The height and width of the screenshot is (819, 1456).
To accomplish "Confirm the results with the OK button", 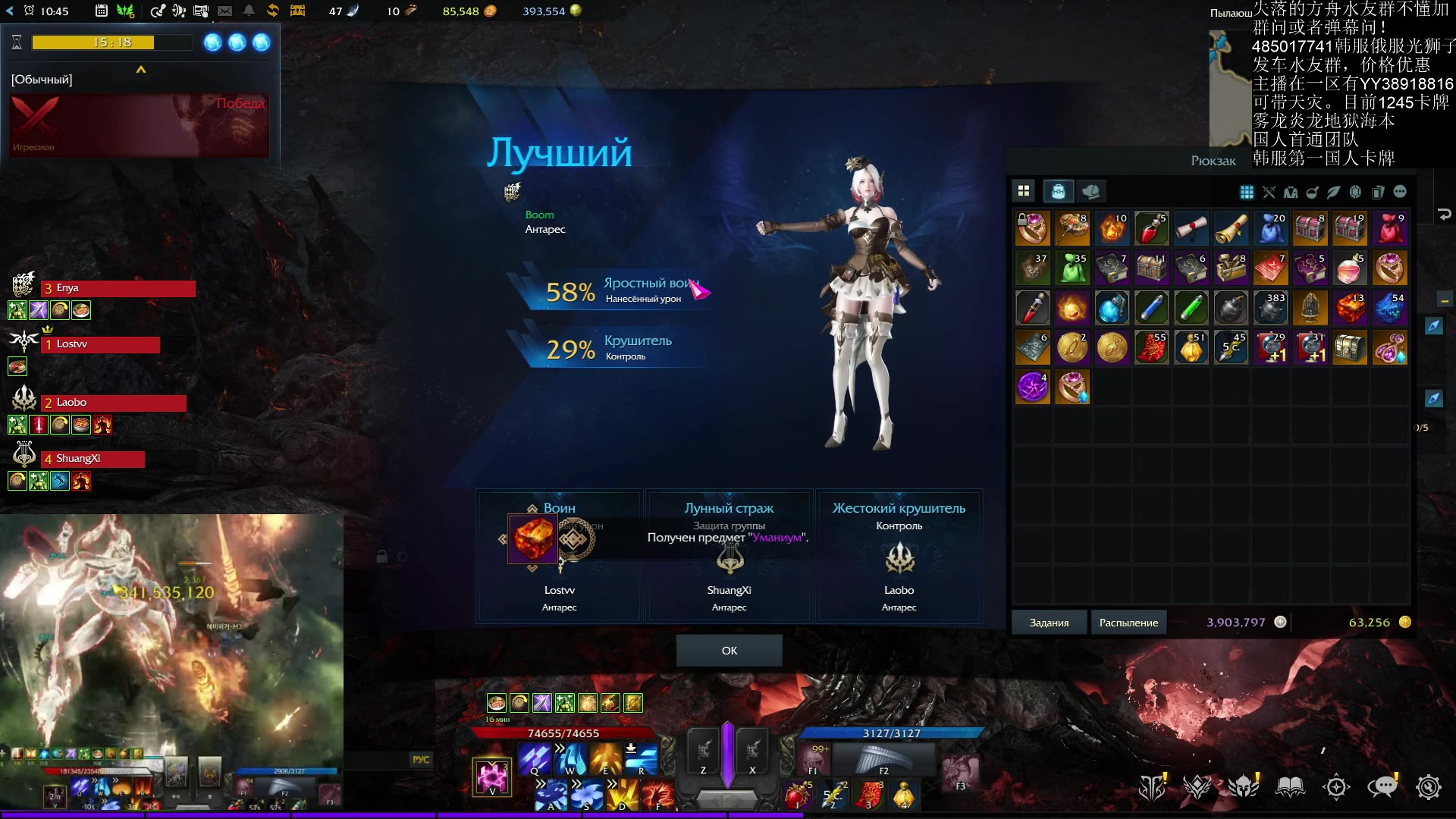I will pos(729,651).
